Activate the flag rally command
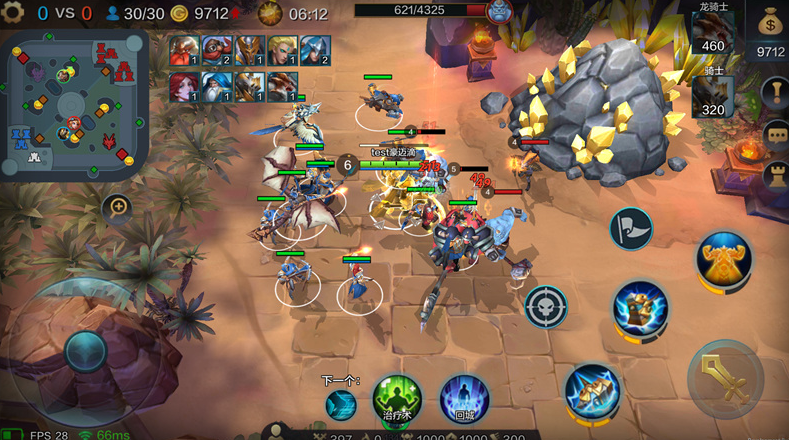The width and height of the screenshot is (789, 440). pos(631,228)
